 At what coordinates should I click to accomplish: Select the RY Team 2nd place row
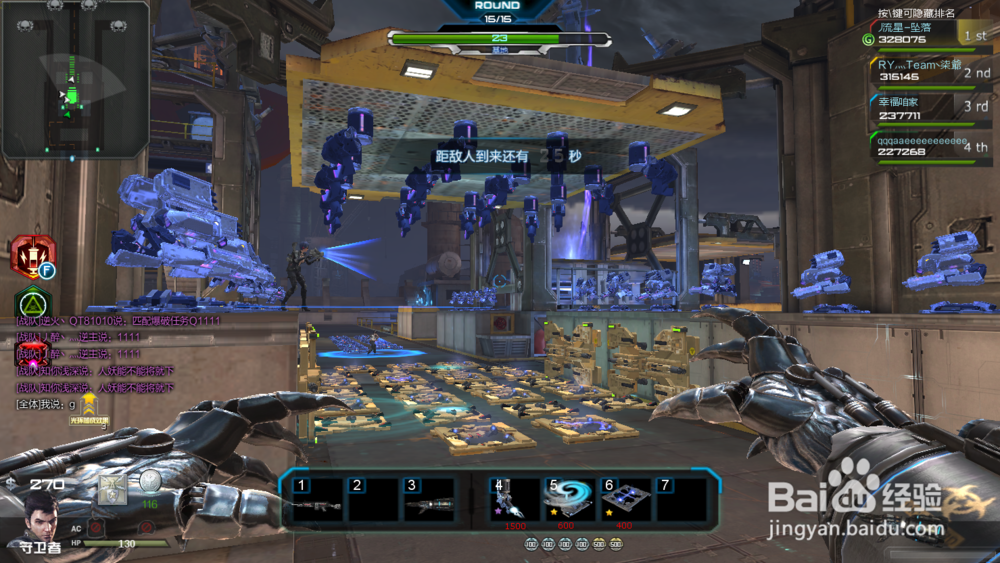coord(927,70)
